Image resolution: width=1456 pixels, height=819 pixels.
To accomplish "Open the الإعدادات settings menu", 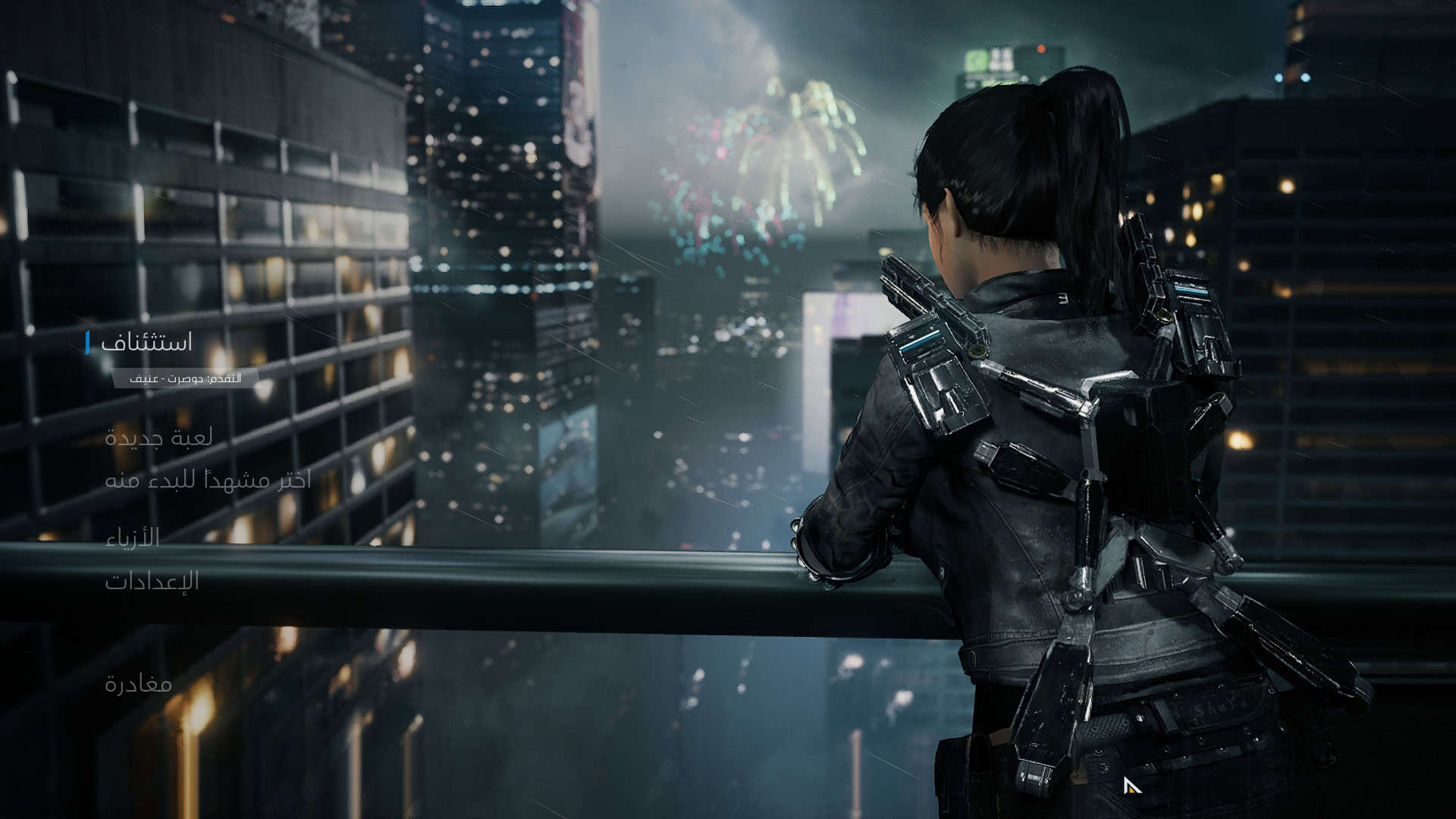I will click(x=152, y=582).
